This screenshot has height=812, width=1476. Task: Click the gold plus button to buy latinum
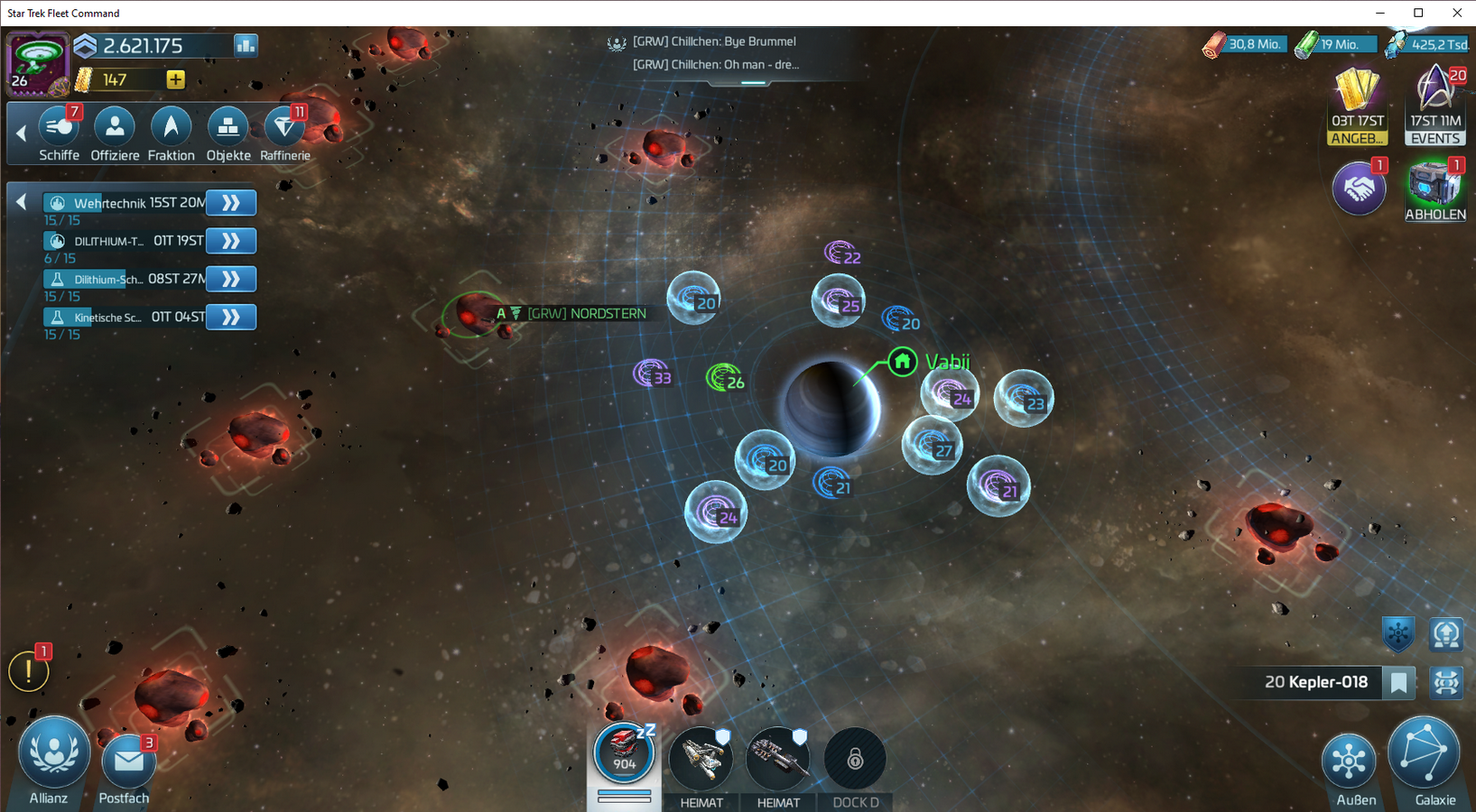tap(176, 79)
